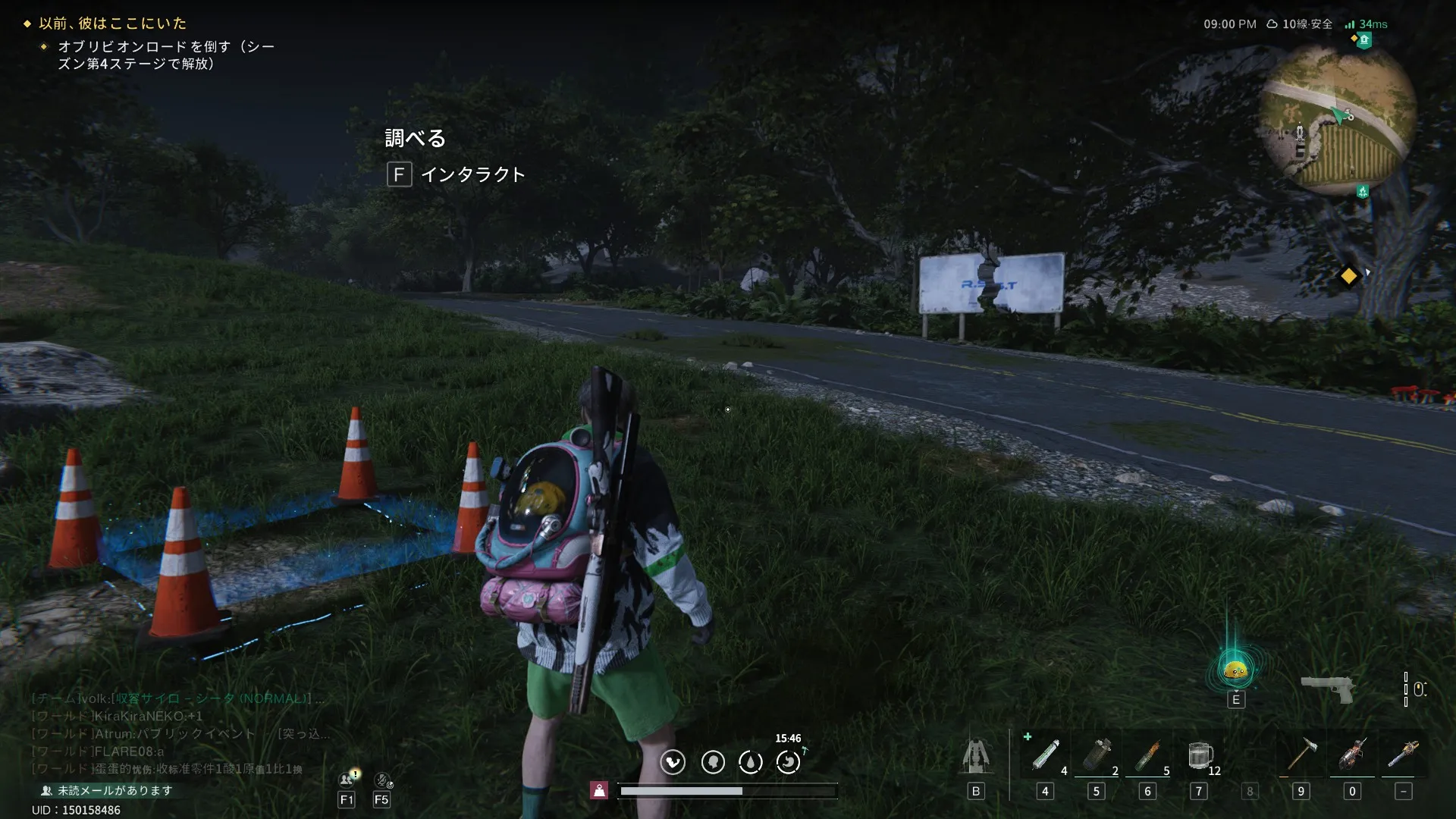Image resolution: width=1456 pixels, height=819 pixels.
Task: Equip the hammer tool slot
Action: click(x=1301, y=755)
